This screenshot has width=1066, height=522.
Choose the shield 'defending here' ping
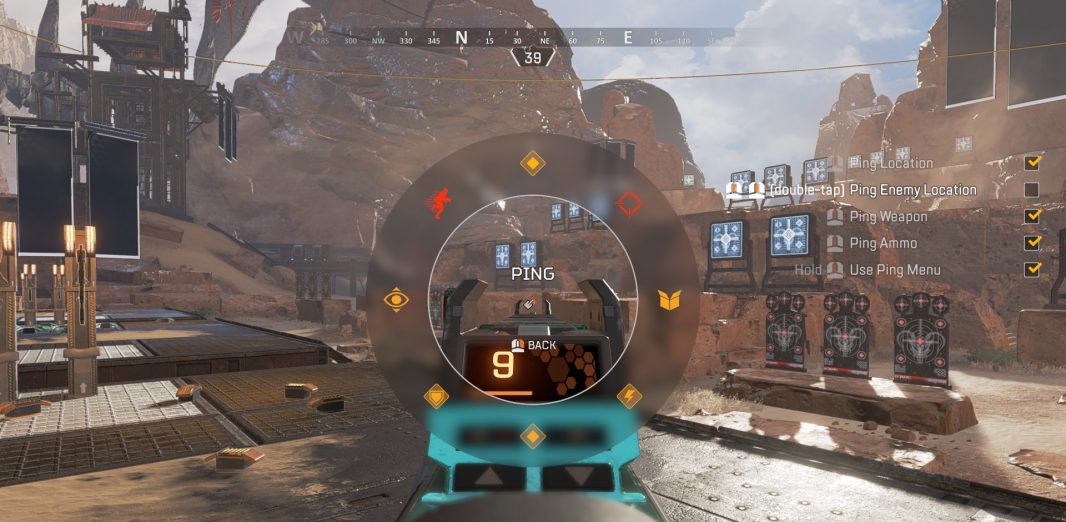[437, 395]
